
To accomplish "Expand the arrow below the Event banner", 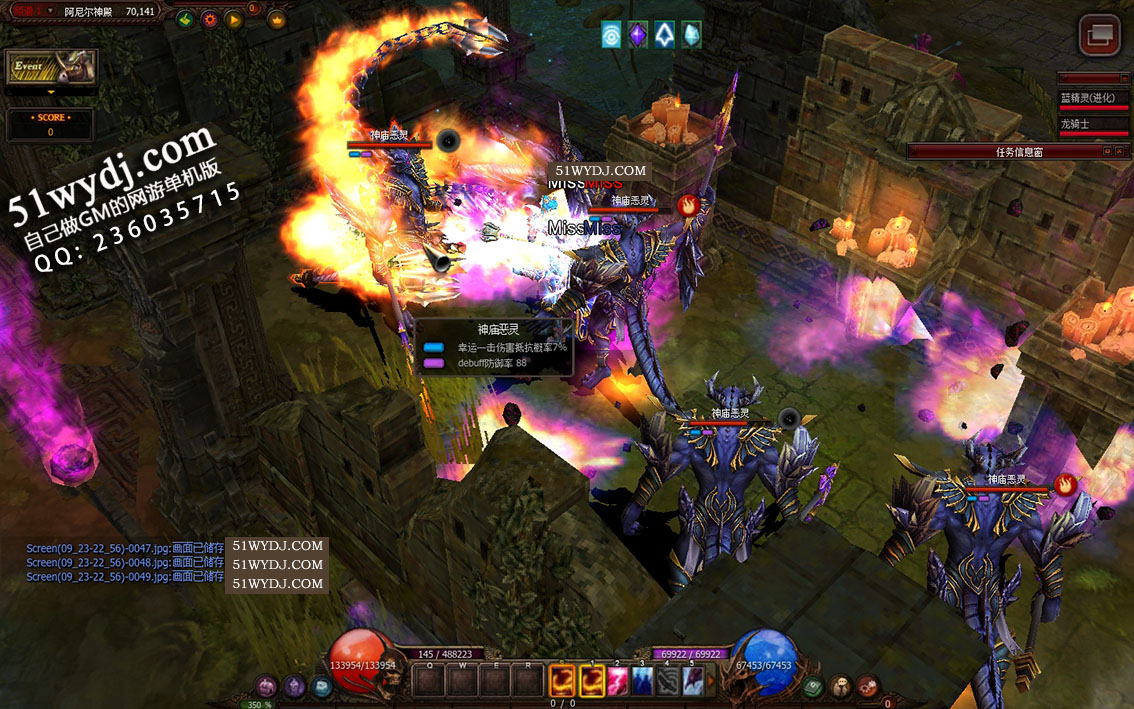I will tap(51, 92).
